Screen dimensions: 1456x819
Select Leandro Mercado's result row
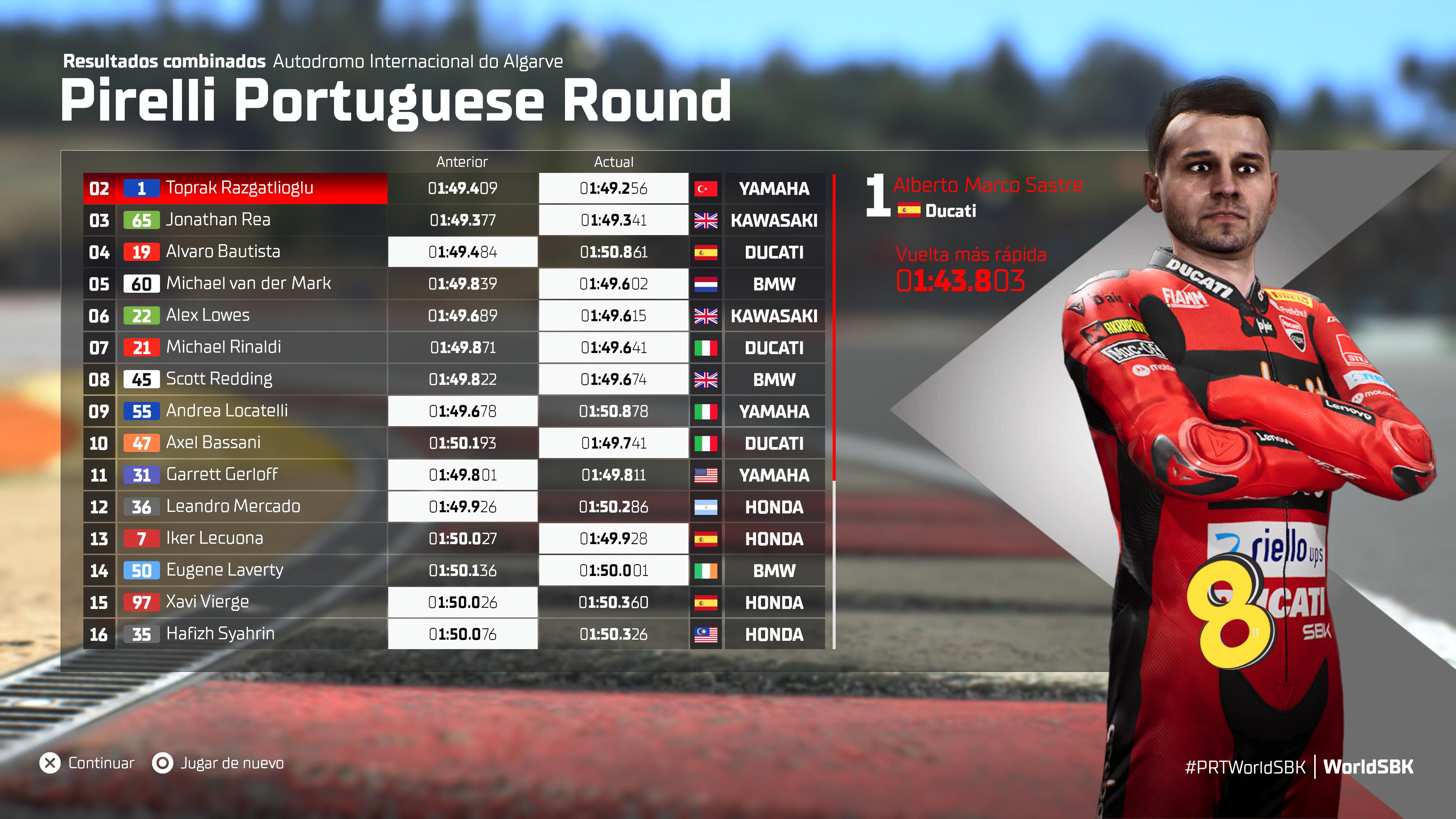[233, 507]
